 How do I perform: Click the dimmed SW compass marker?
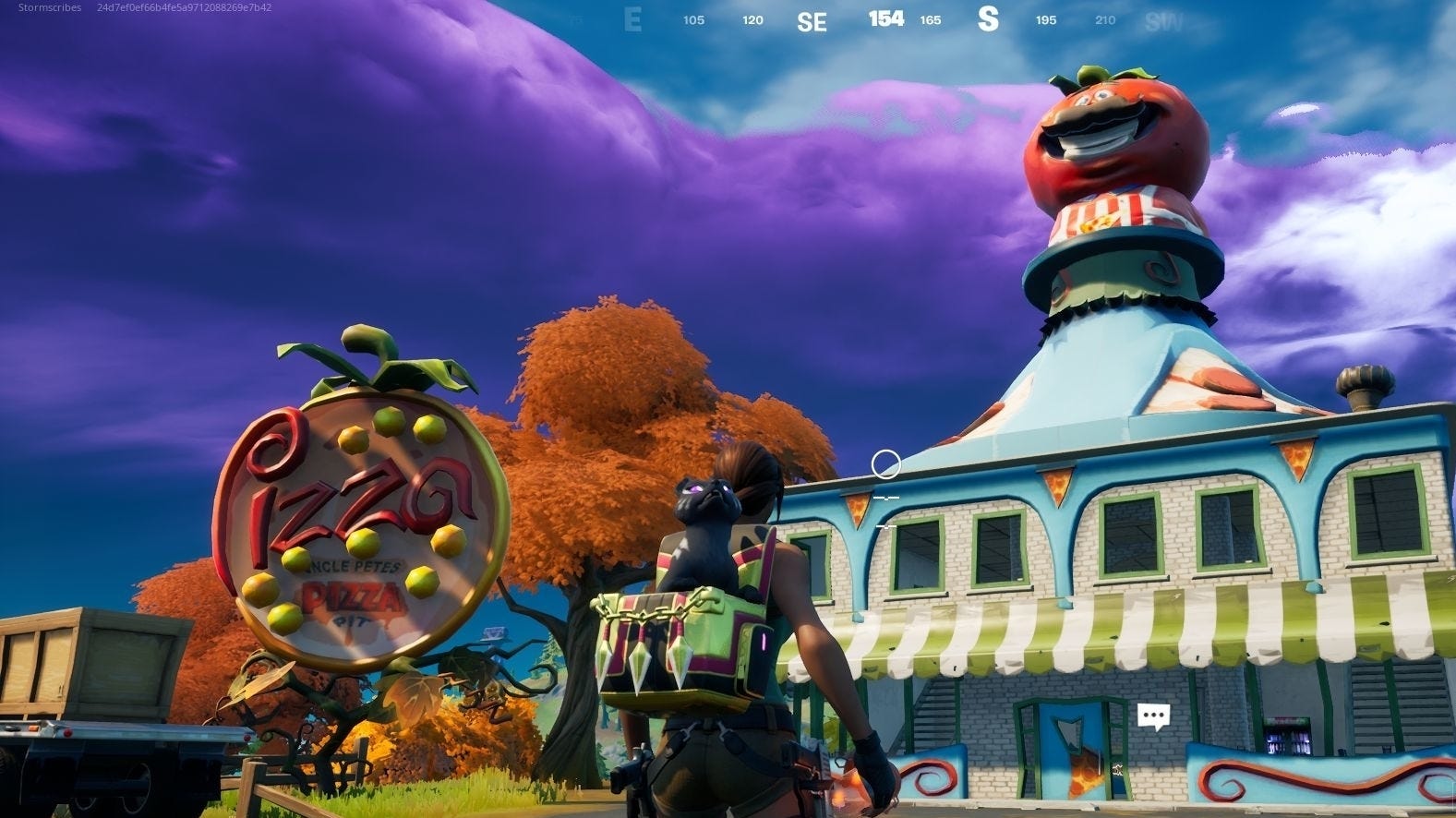(x=1165, y=20)
